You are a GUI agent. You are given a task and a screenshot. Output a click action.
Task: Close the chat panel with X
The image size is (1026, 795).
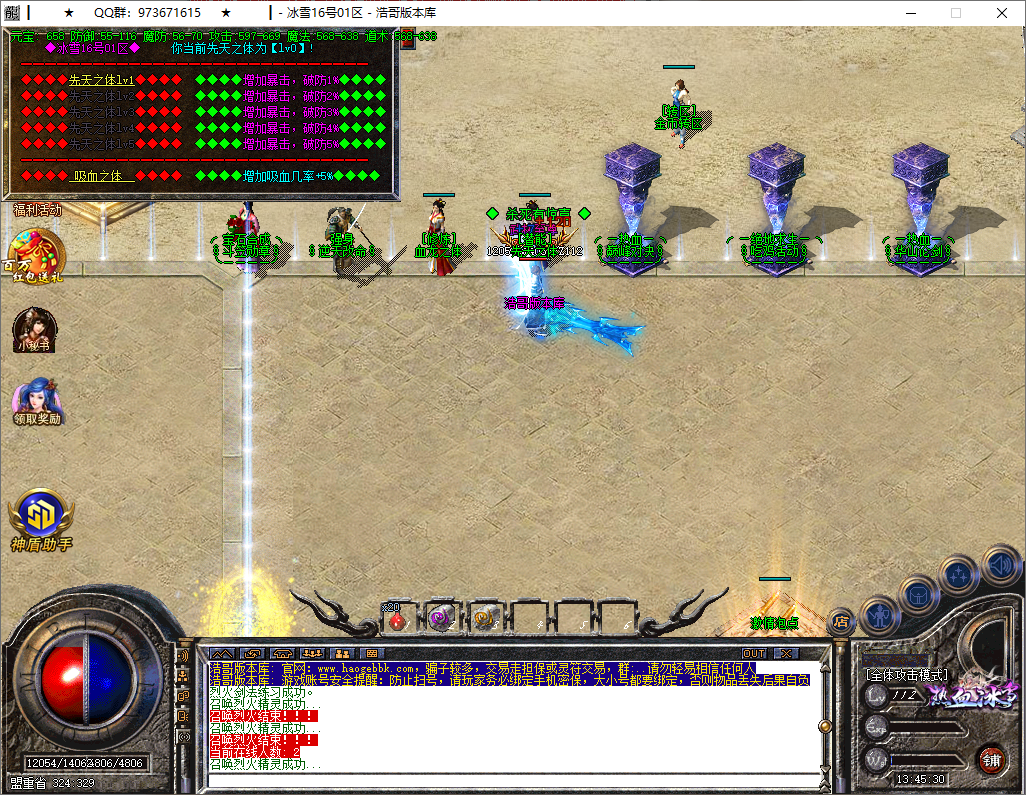click(786, 653)
